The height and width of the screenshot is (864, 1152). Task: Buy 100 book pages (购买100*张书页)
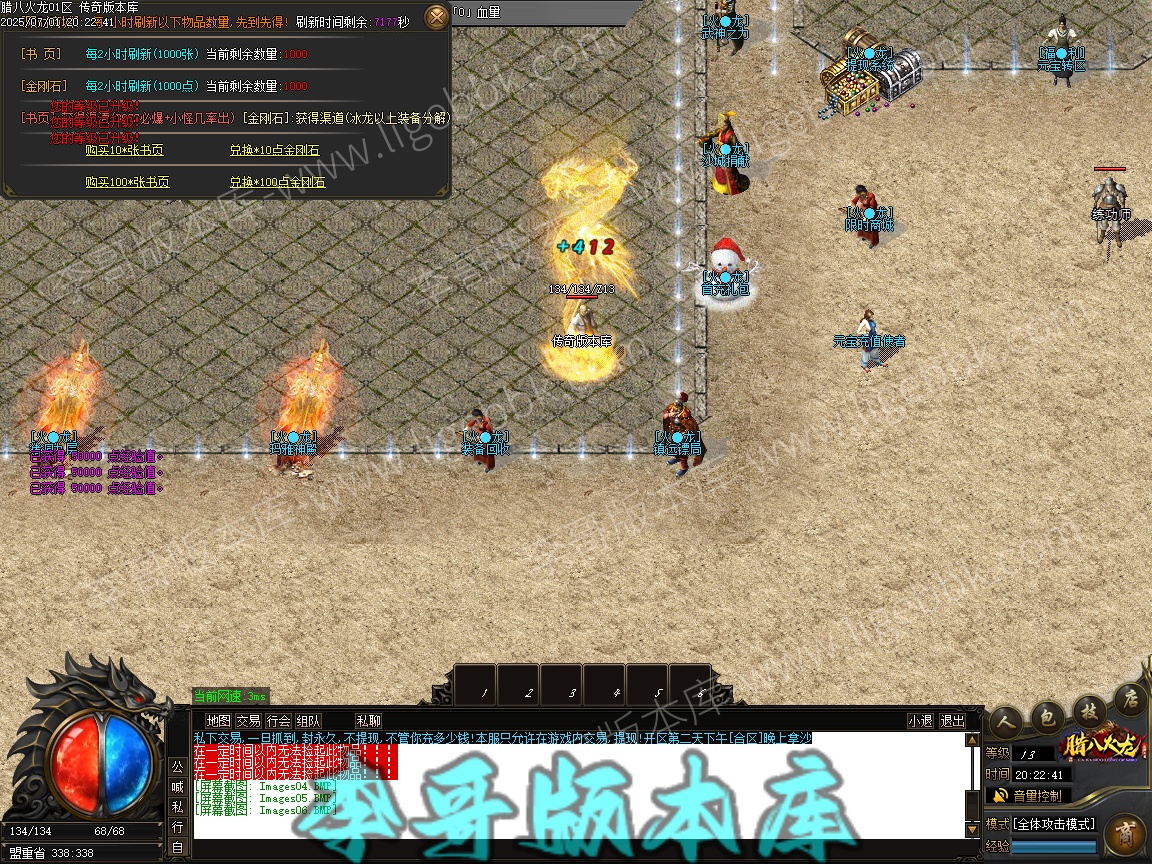click(127, 183)
